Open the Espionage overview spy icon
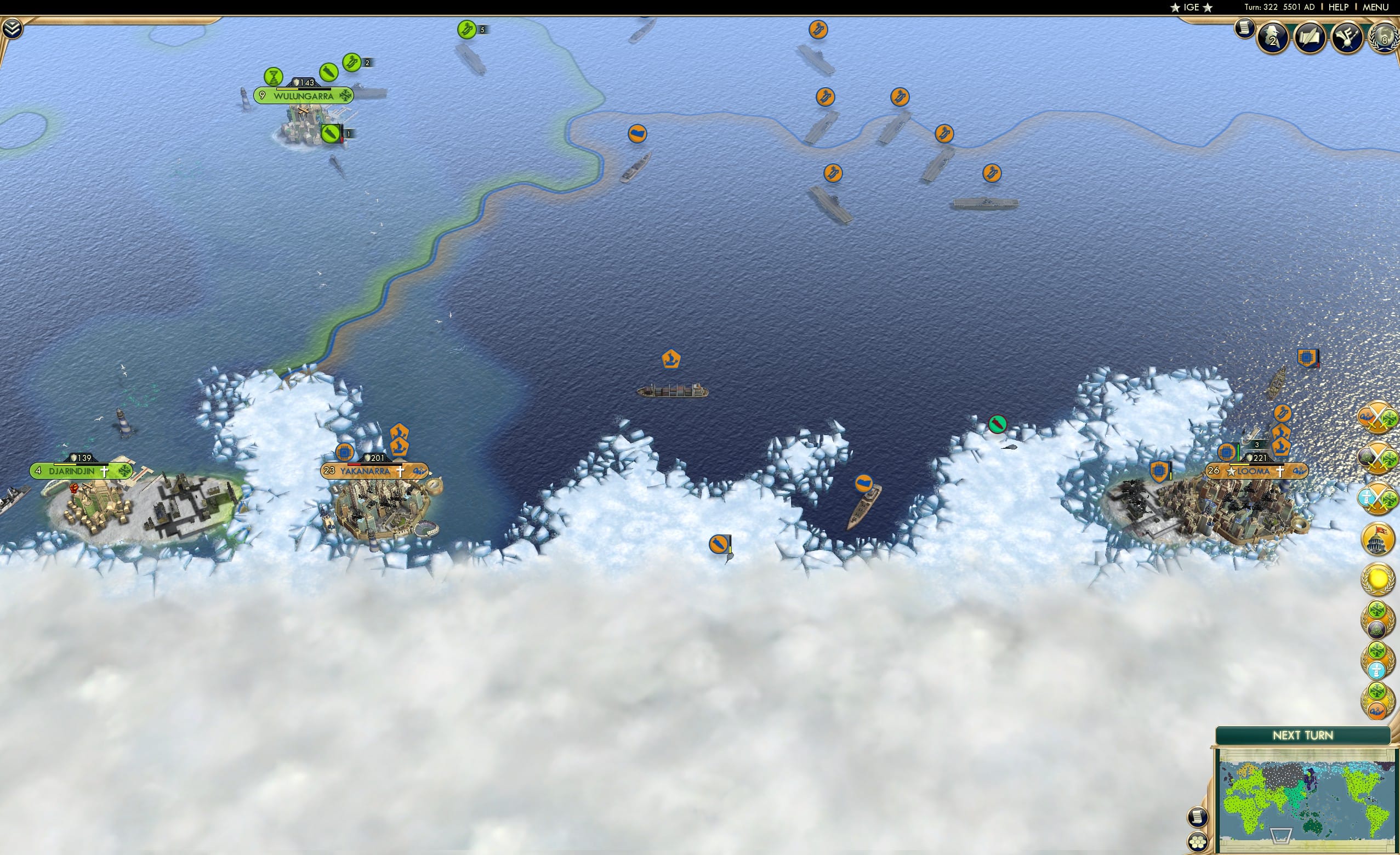The width and height of the screenshot is (1400, 855). [1273, 36]
